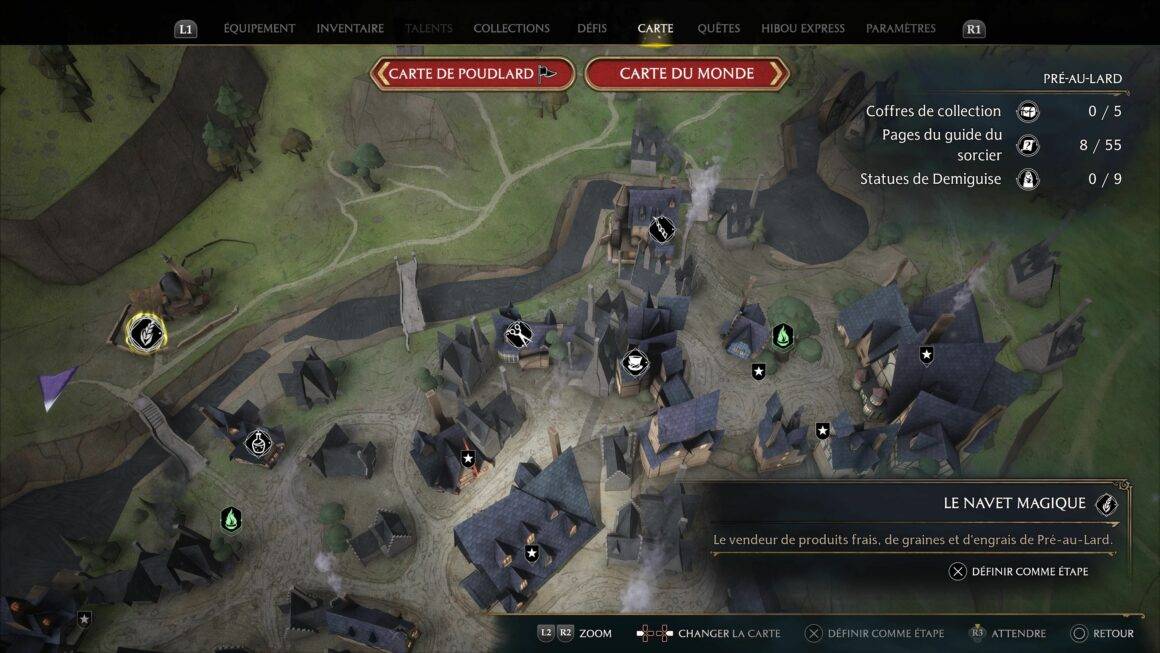Open the Quêtes tab

click(719, 29)
